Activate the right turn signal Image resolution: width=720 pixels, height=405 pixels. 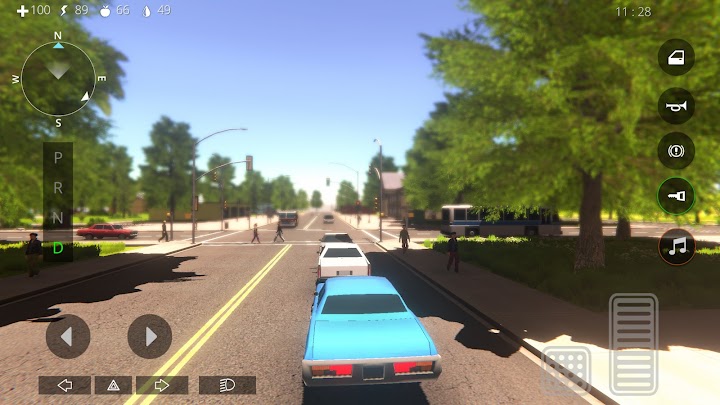(162, 385)
